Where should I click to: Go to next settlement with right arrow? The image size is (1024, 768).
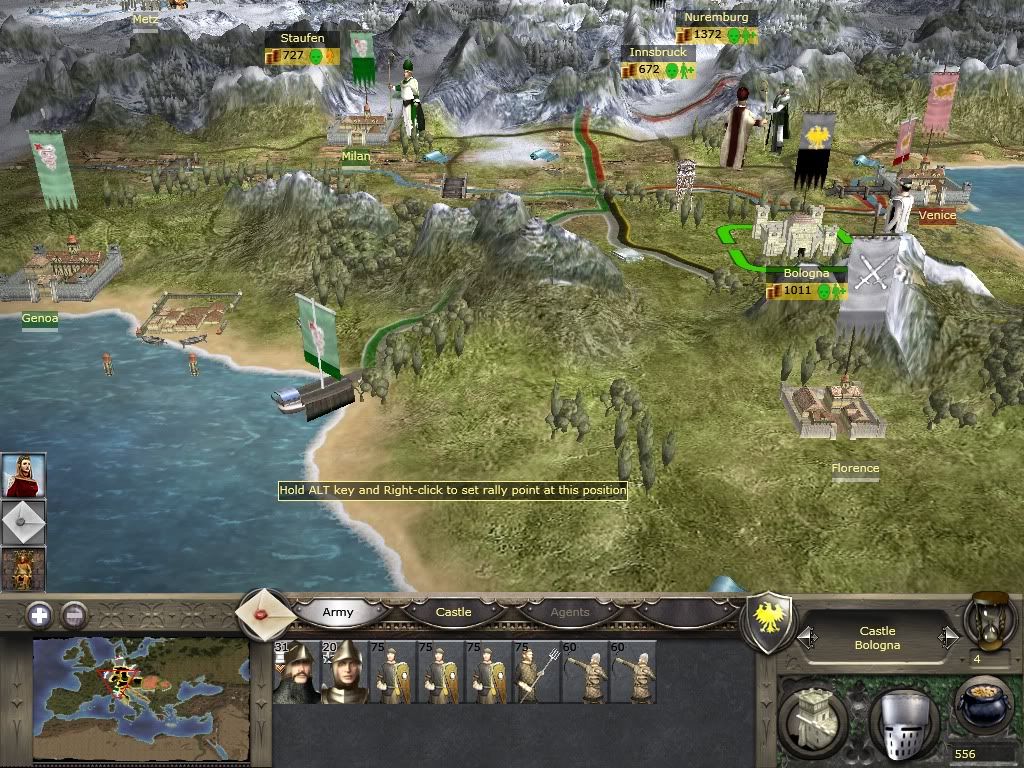(x=947, y=637)
